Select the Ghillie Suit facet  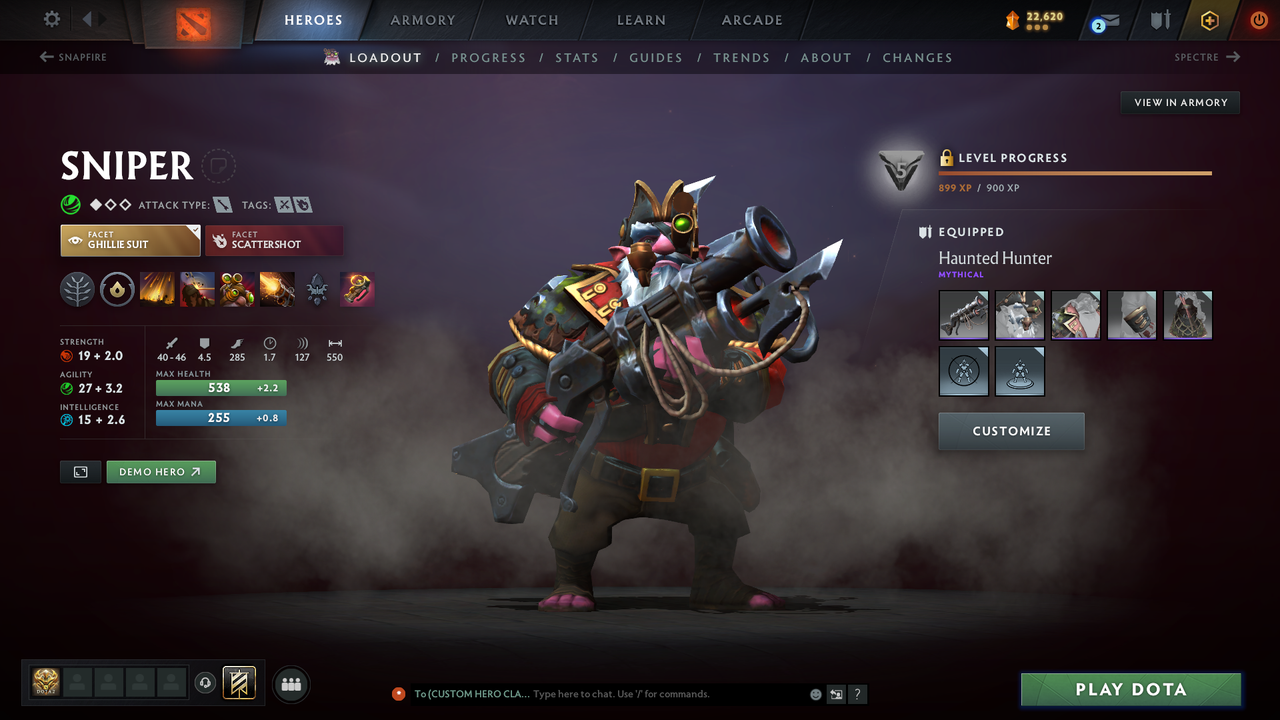coord(130,240)
